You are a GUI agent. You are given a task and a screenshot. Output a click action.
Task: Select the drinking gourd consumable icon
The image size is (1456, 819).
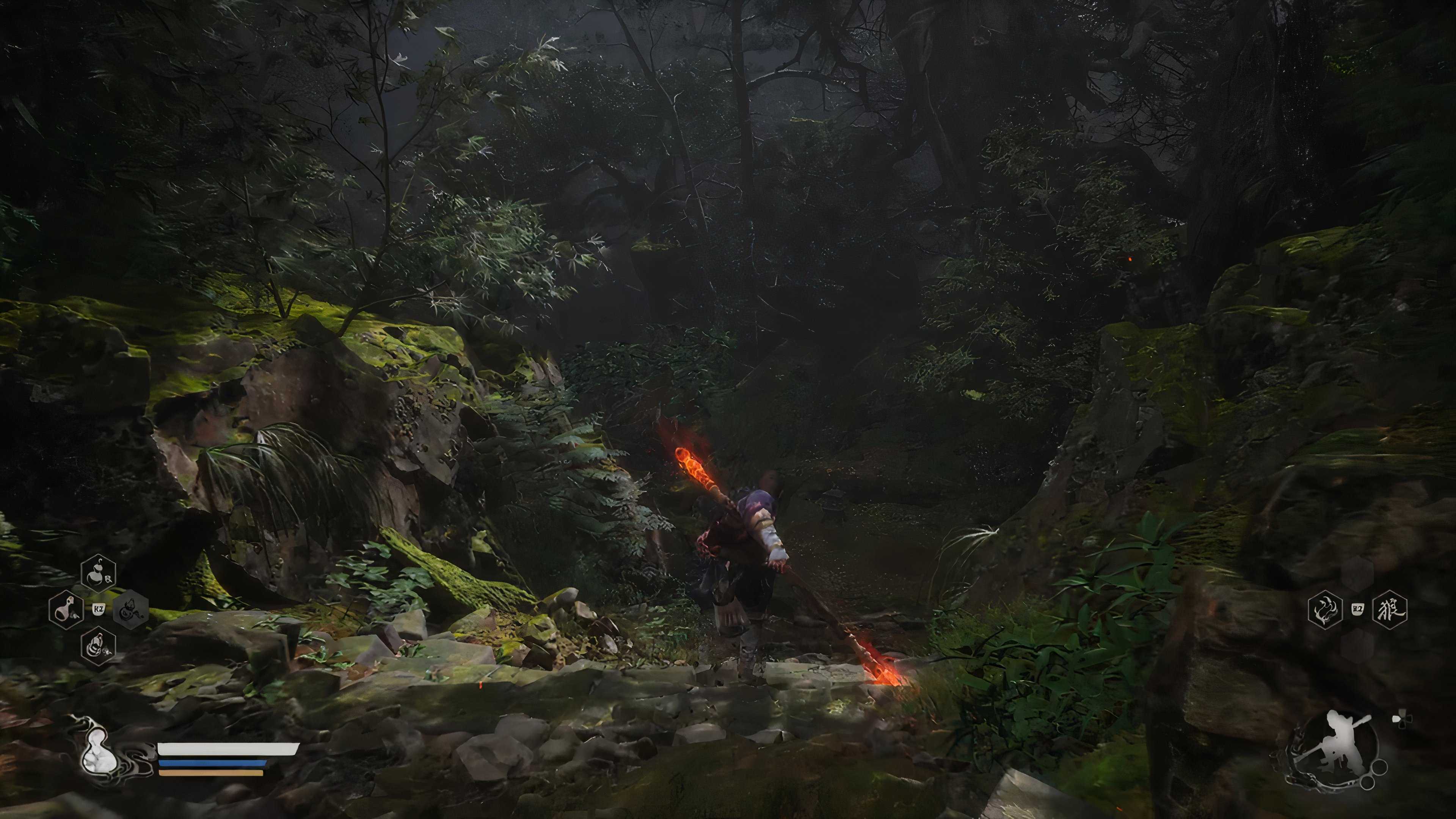(x=98, y=574)
